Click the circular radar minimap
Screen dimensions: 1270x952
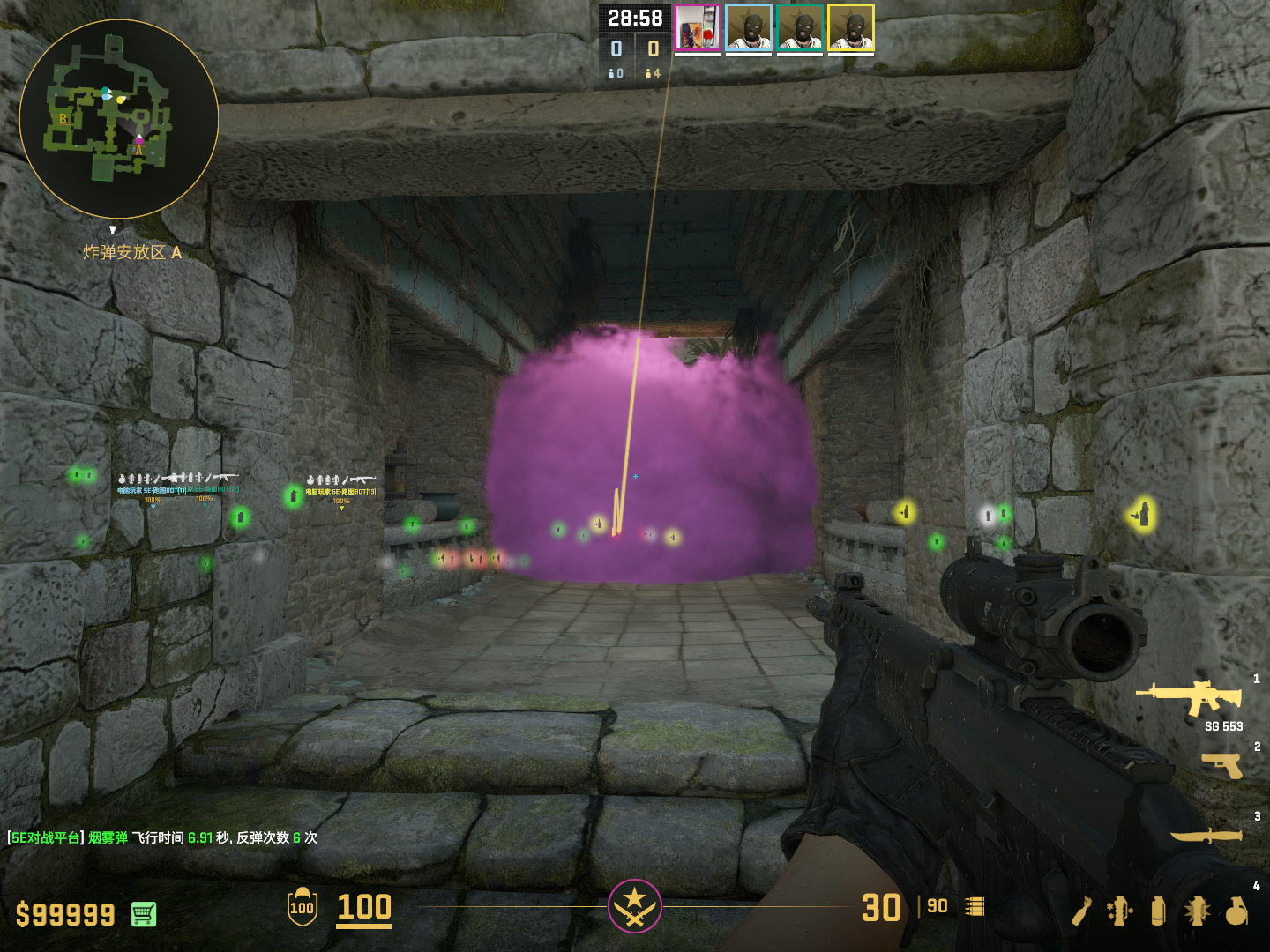click(118, 118)
